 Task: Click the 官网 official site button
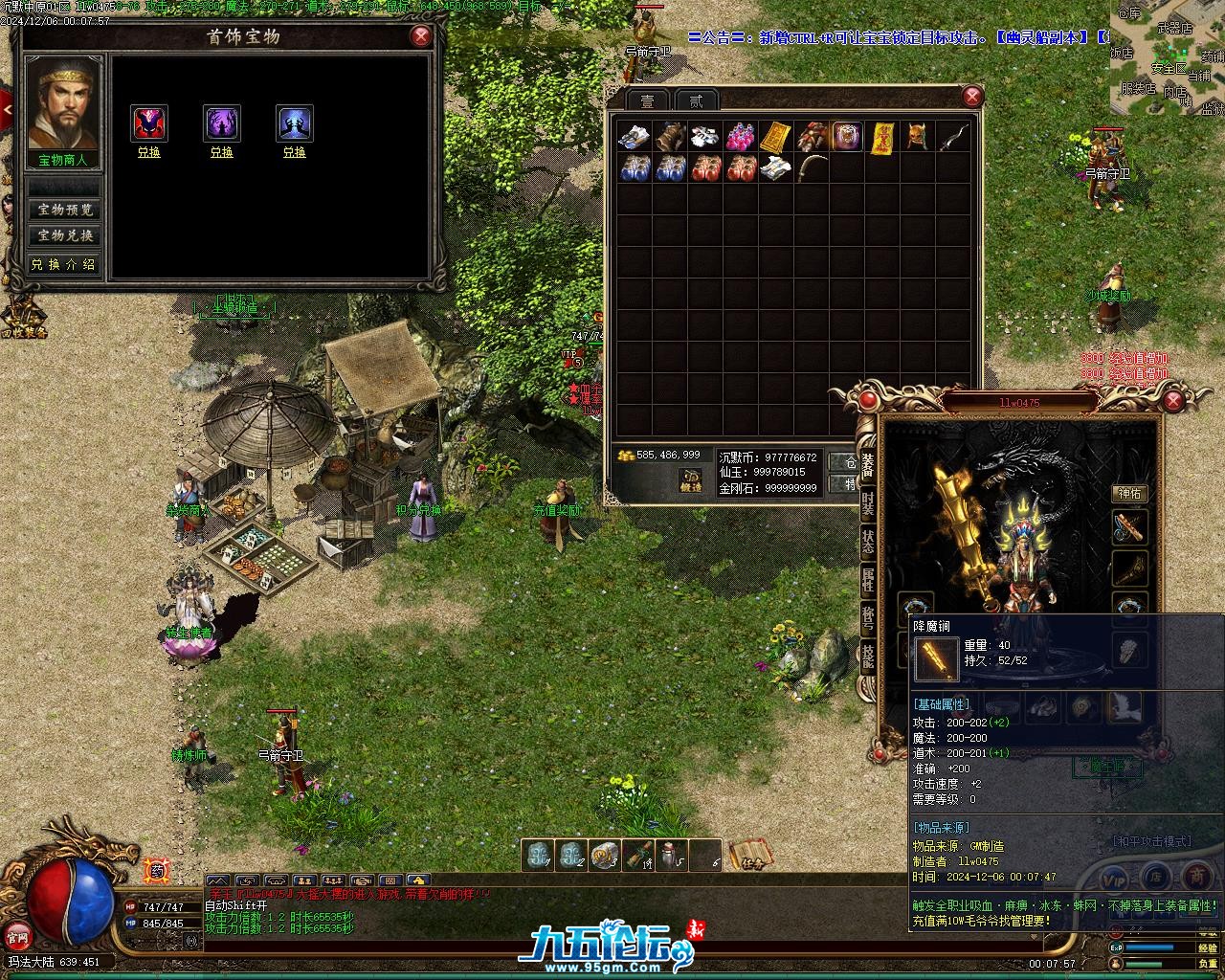coord(16,933)
